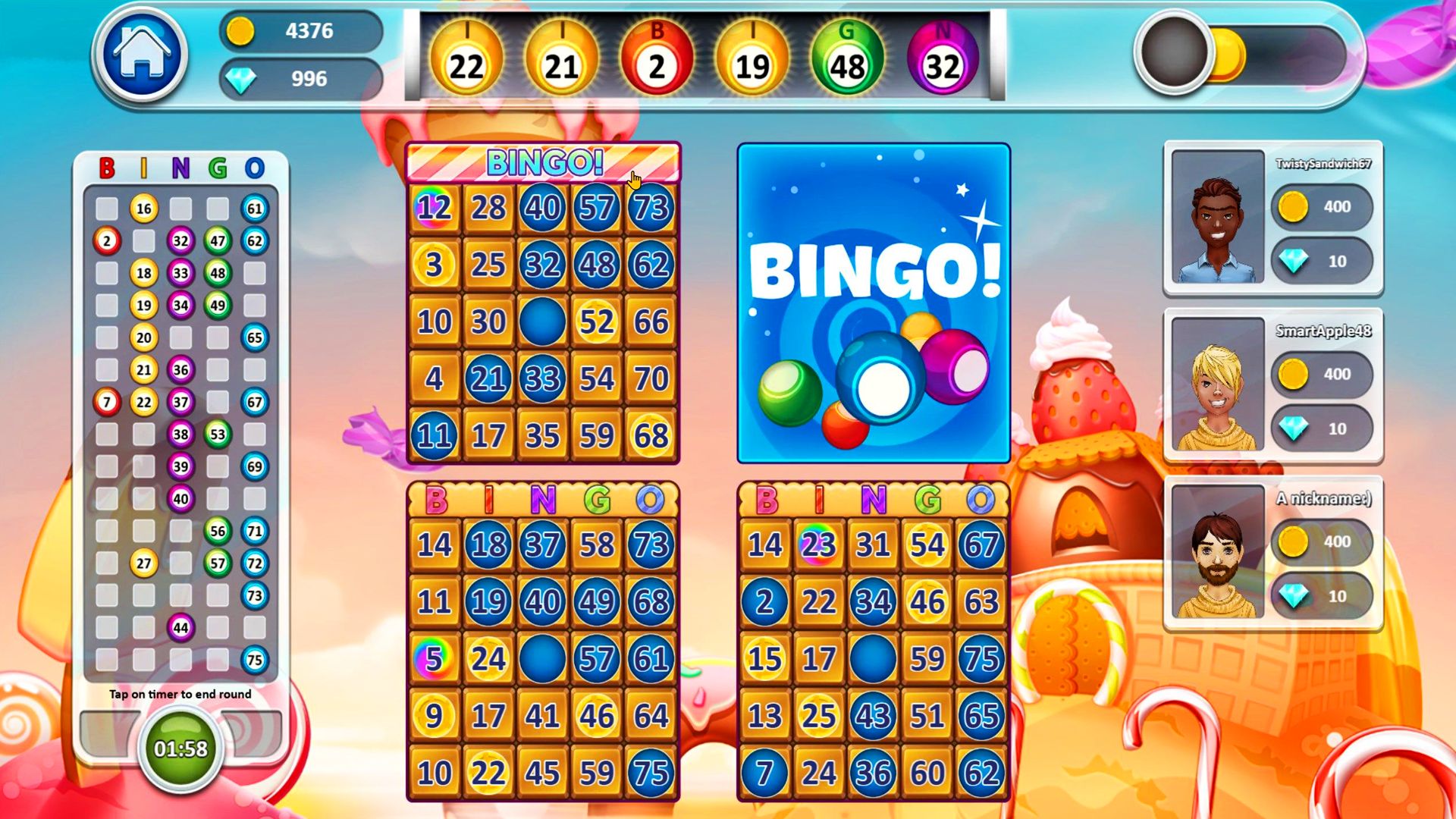The height and width of the screenshot is (819, 1456).
Task: View TwistySandwich67's player avatar
Action: point(1217,218)
